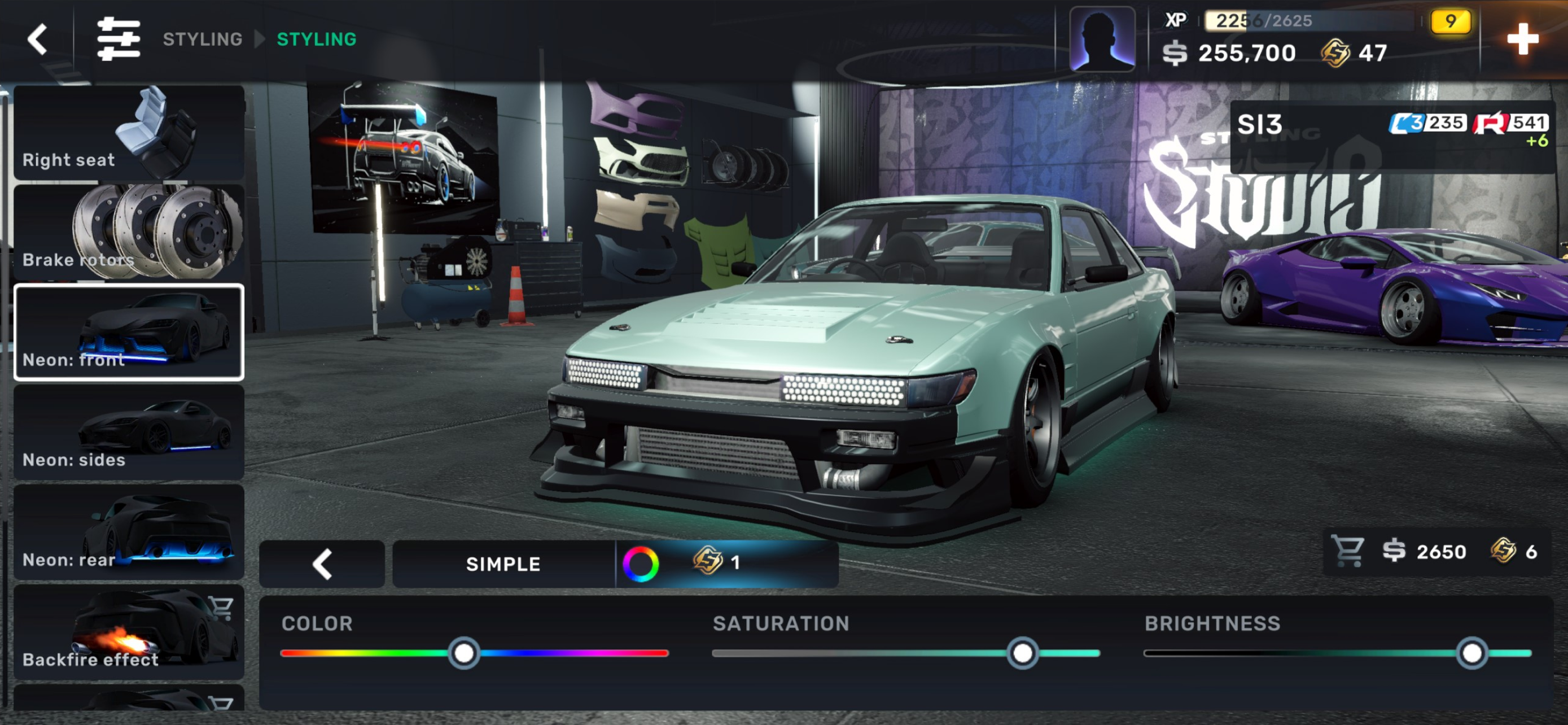Select the Neon: front option
This screenshot has width=1568, height=725.
click(x=129, y=333)
